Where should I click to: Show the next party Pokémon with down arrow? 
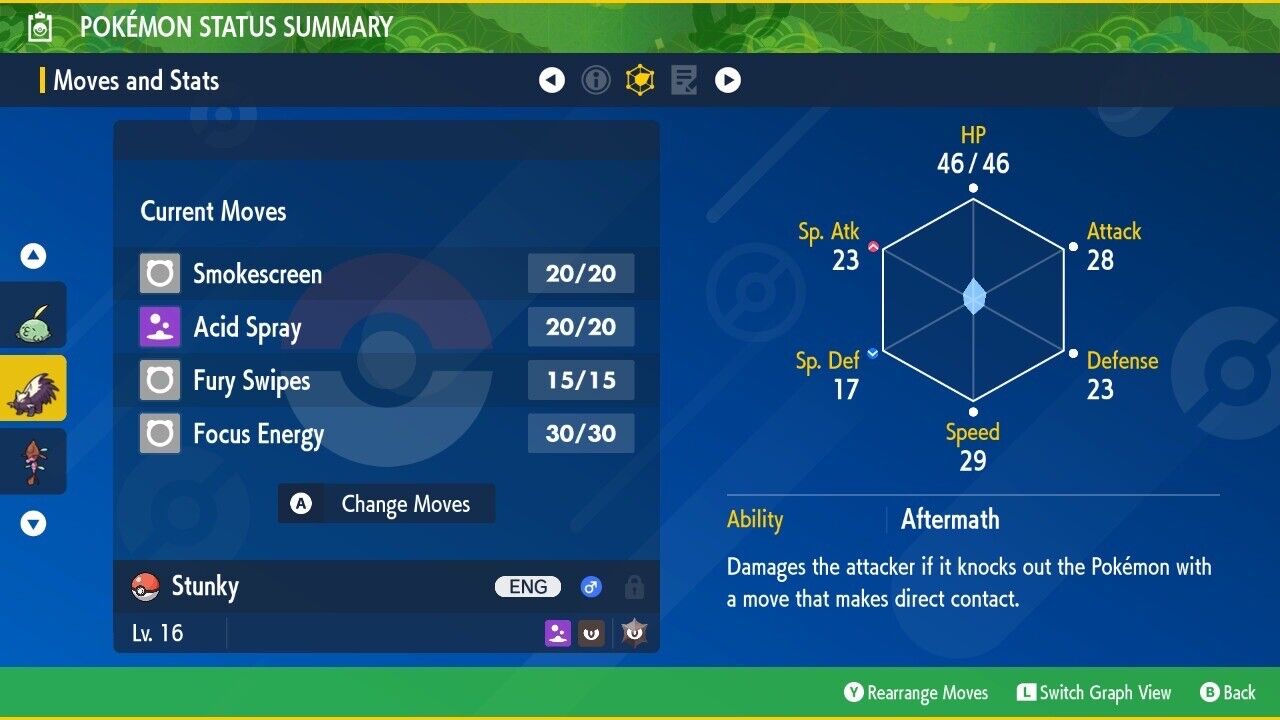tap(34, 523)
